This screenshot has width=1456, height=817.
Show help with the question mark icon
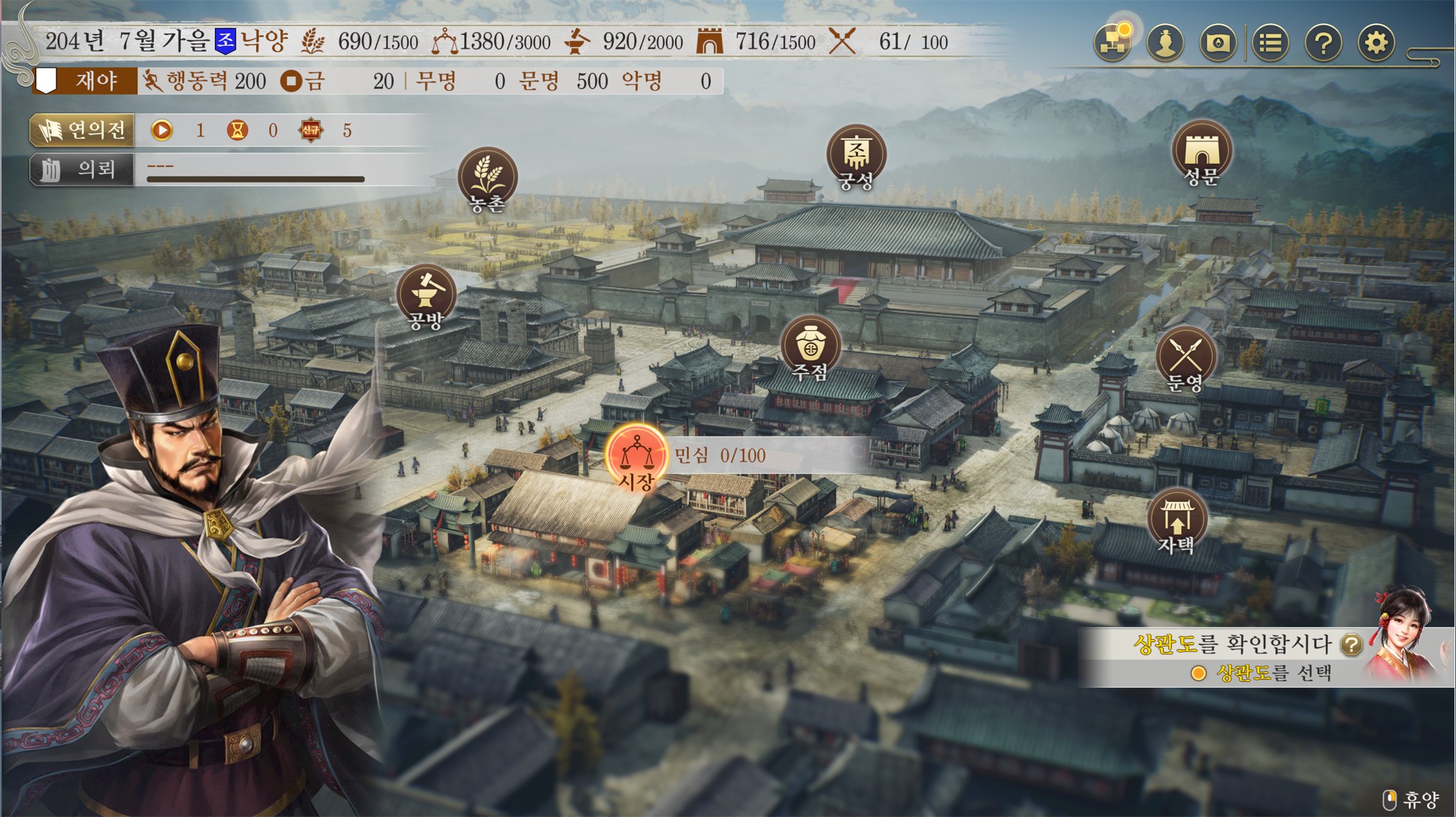point(1323,42)
